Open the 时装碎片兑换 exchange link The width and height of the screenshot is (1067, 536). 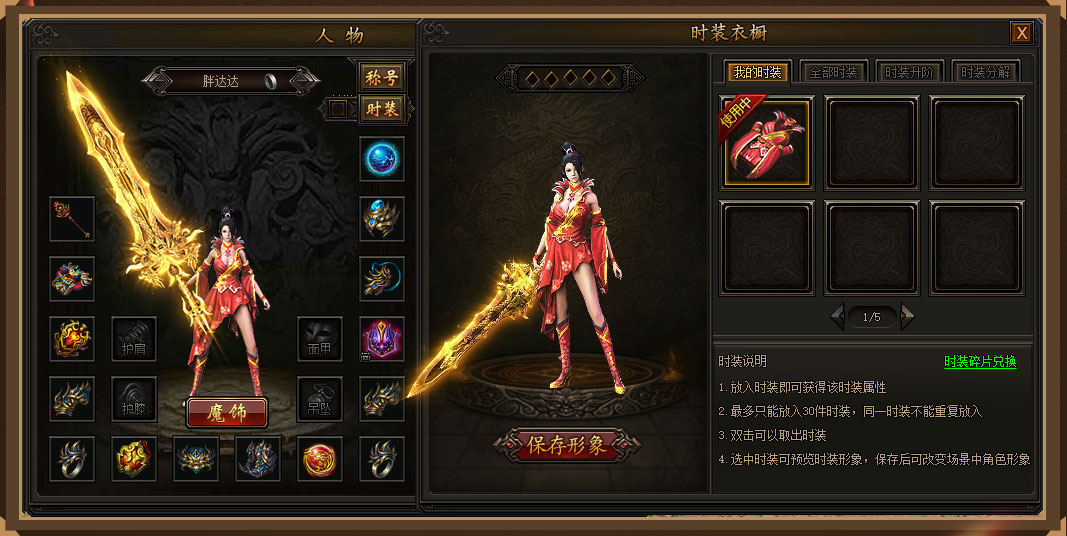(x=979, y=362)
